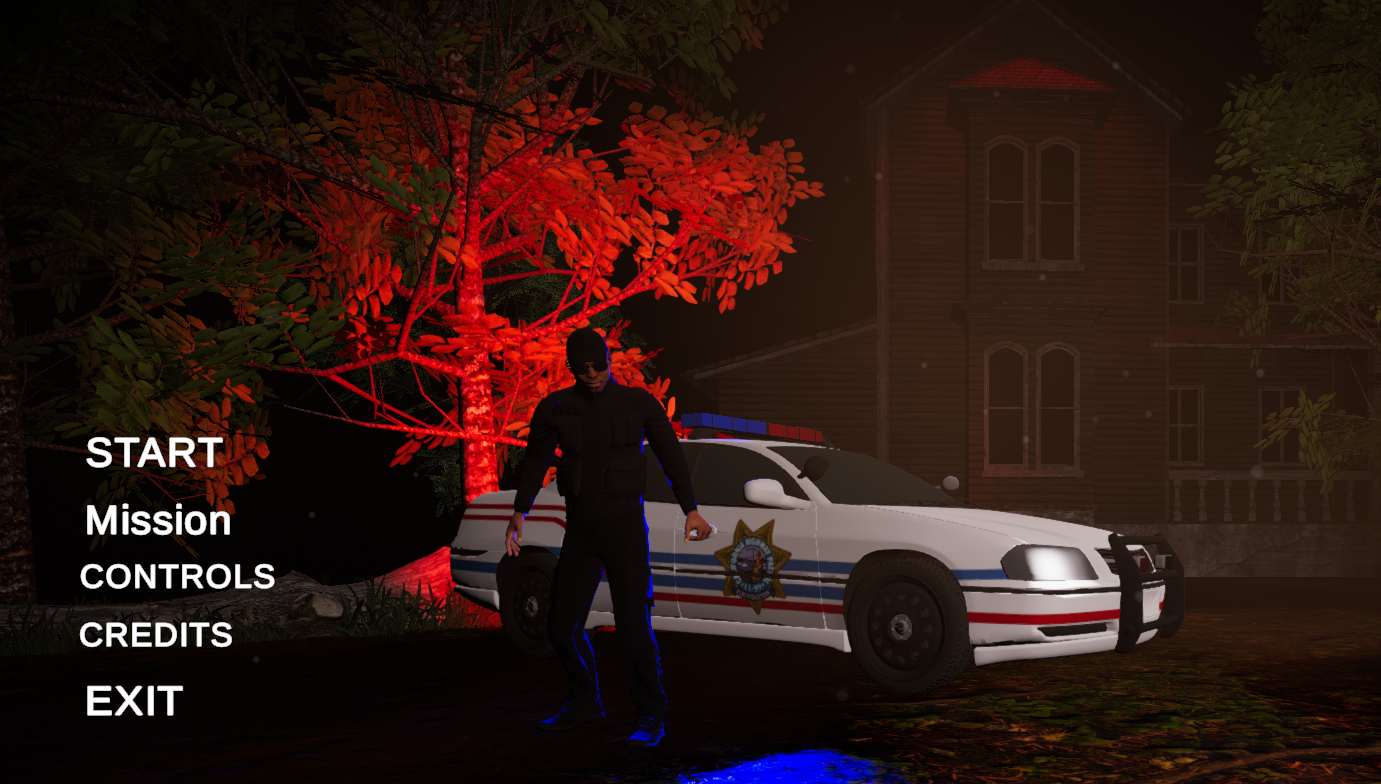Click the CREDITS menu entry
Image resolution: width=1381 pixels, height=784 pixels.
click(x=155, y=634)
